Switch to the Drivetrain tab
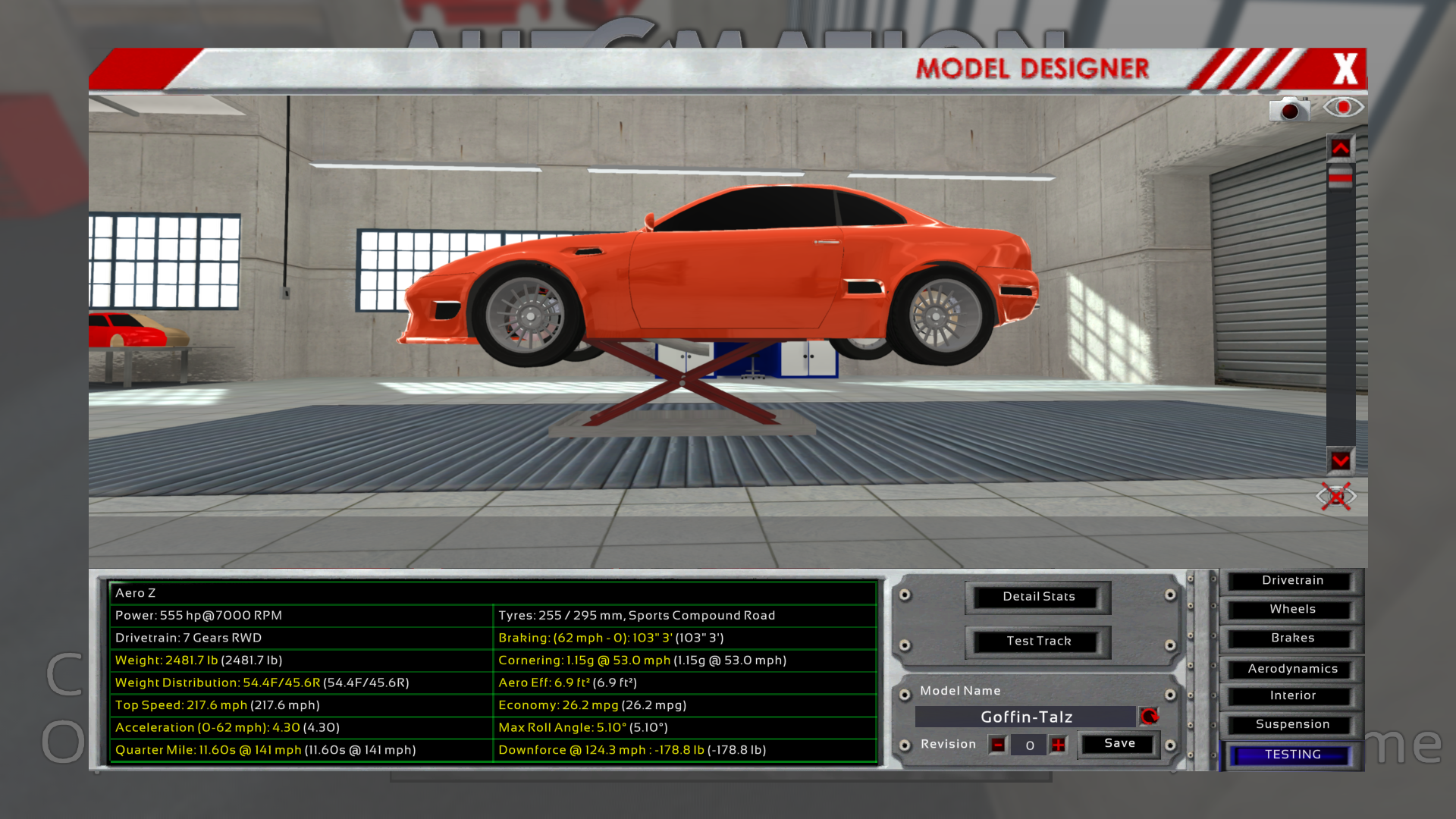Image resolution: width=1456 pixels, height=819 pixels. 1292,581
